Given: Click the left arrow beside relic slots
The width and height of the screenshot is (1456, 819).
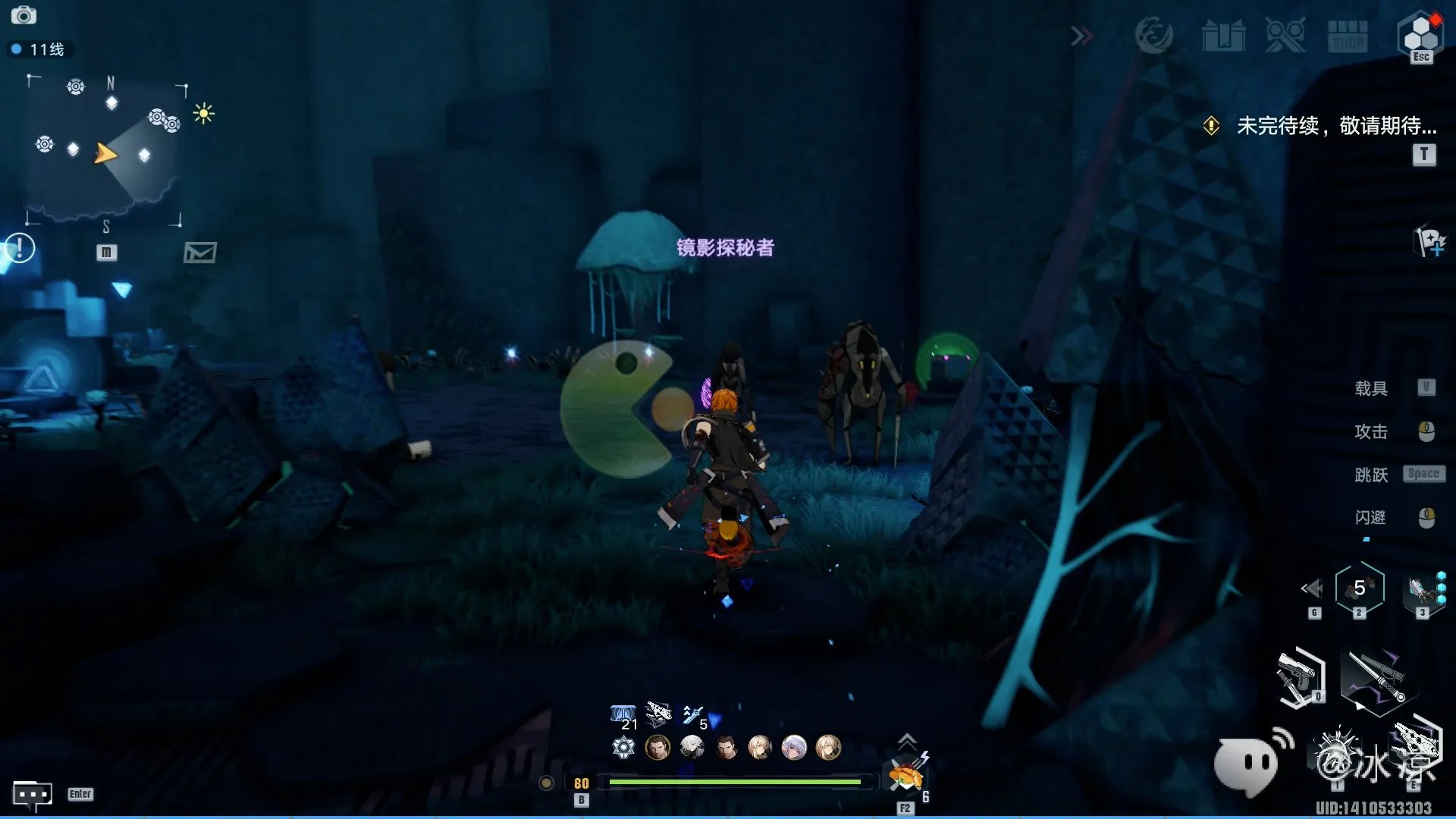Looking at the screenshot, I should click(1312, 588).
